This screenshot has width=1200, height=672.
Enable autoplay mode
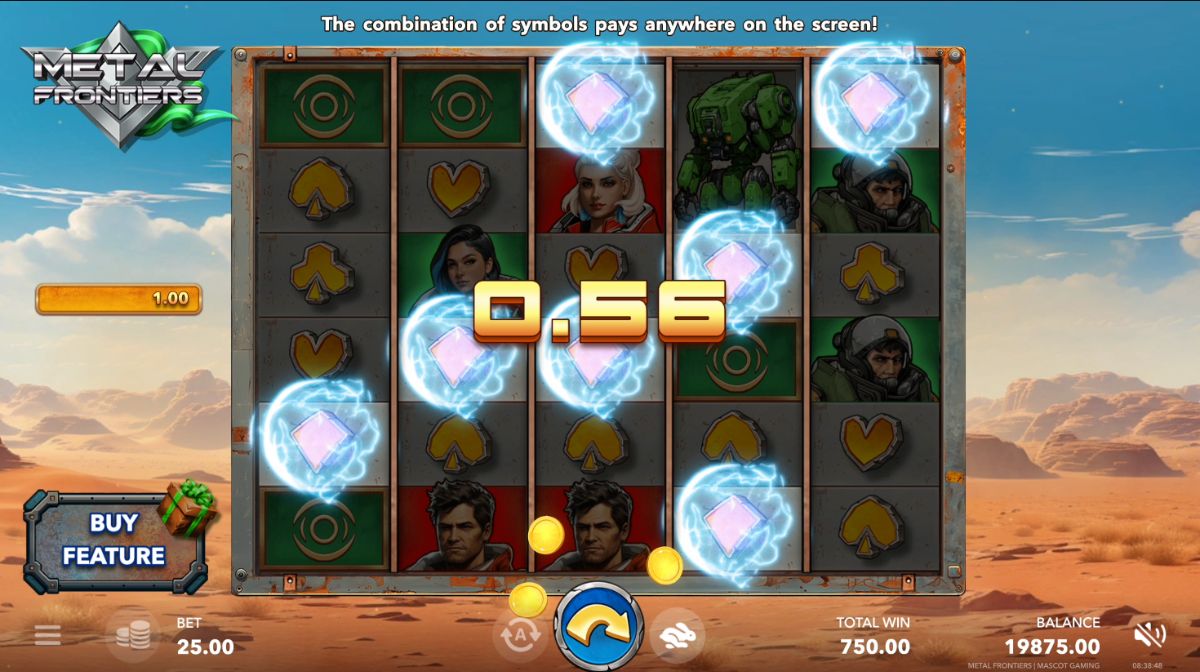tap(520, 633)
